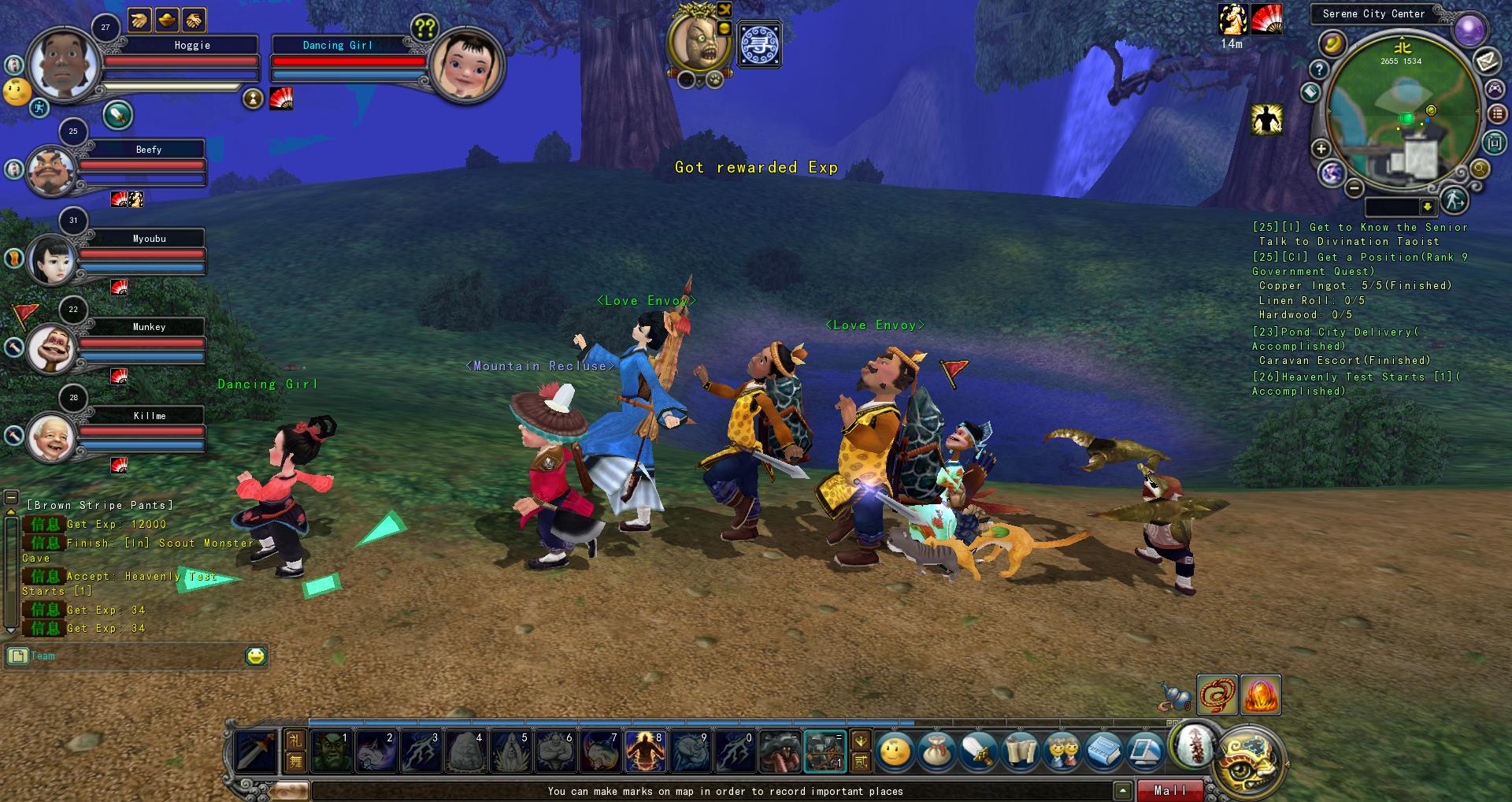Zoom in the minimap with plus button
Image resolution: width=1512 pixels, height=802 pixels.
click(1321, 149)
